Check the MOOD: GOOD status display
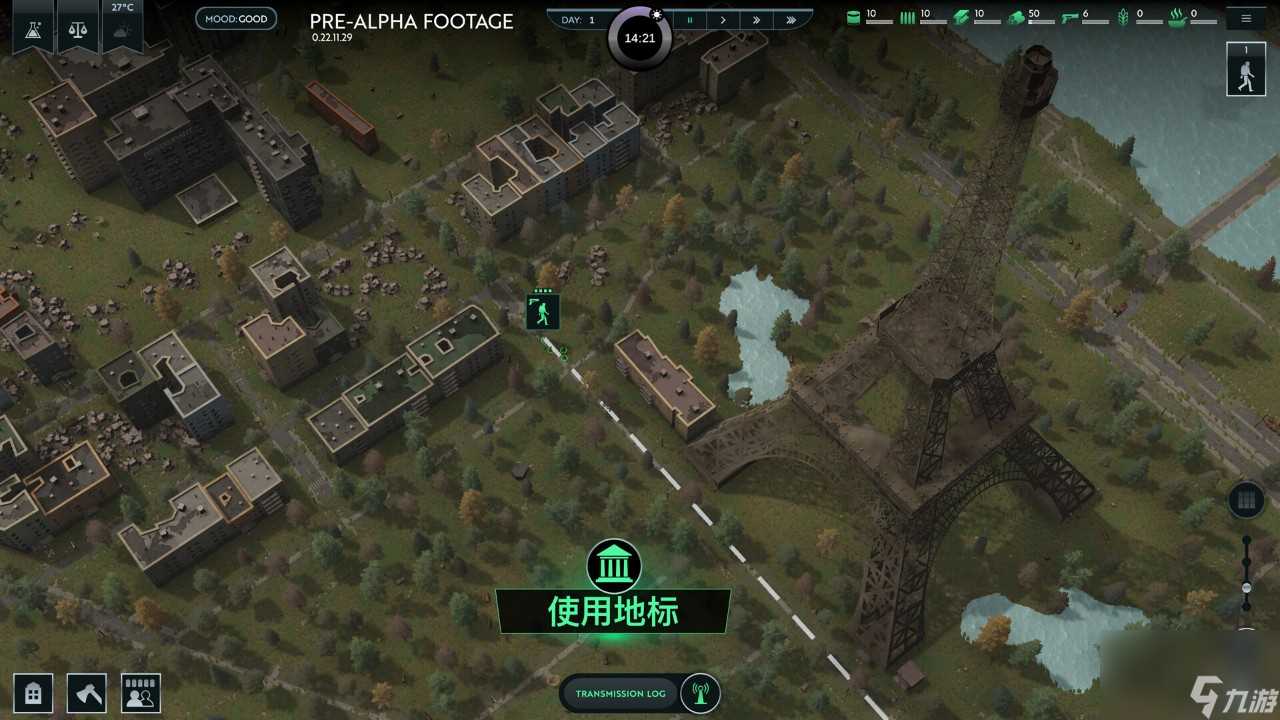Screen dimensions: 1280x720 click(x=236, y=17)
